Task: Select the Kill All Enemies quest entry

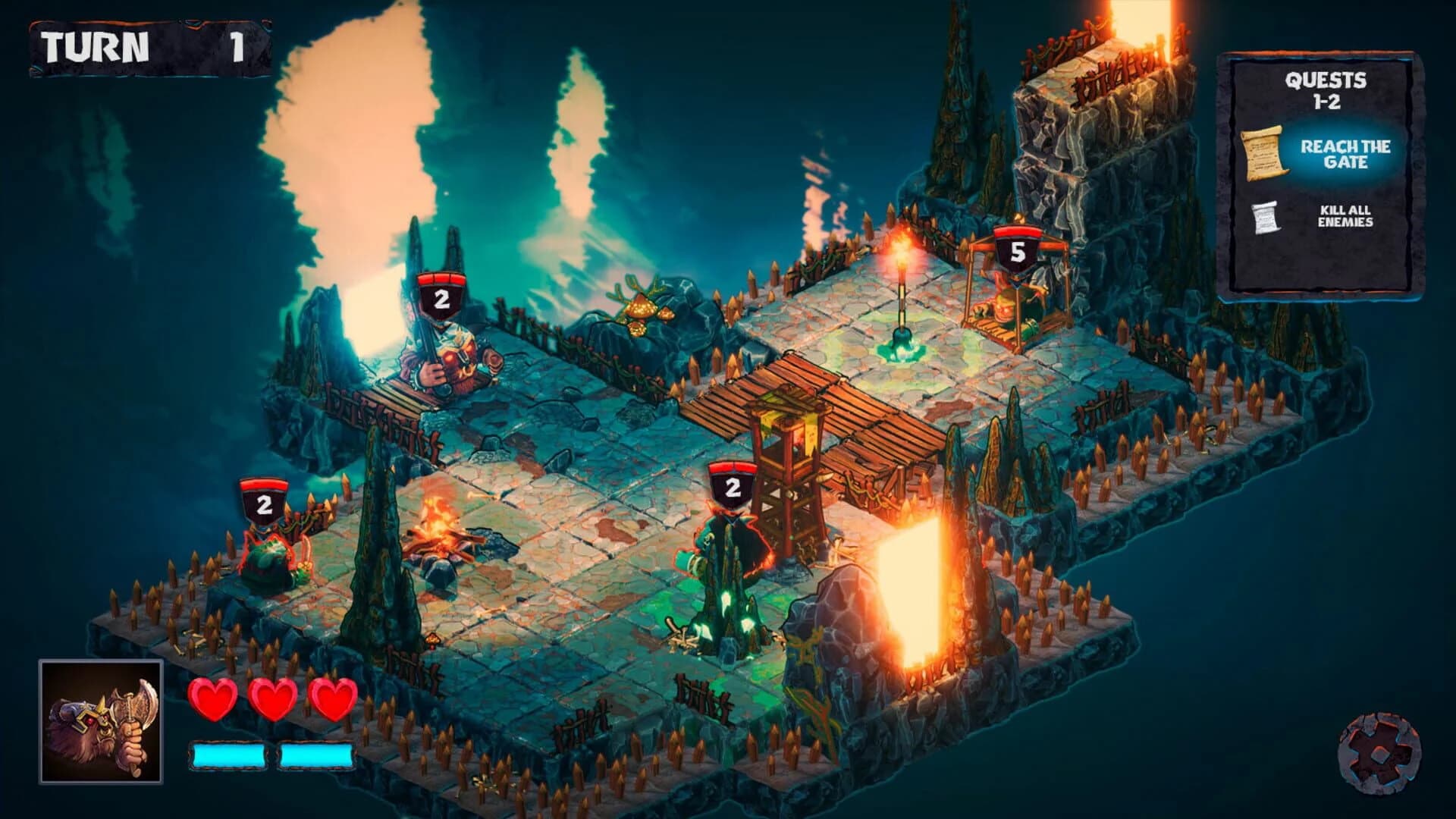Action: pyautogui.click(x=1346, y=216)
